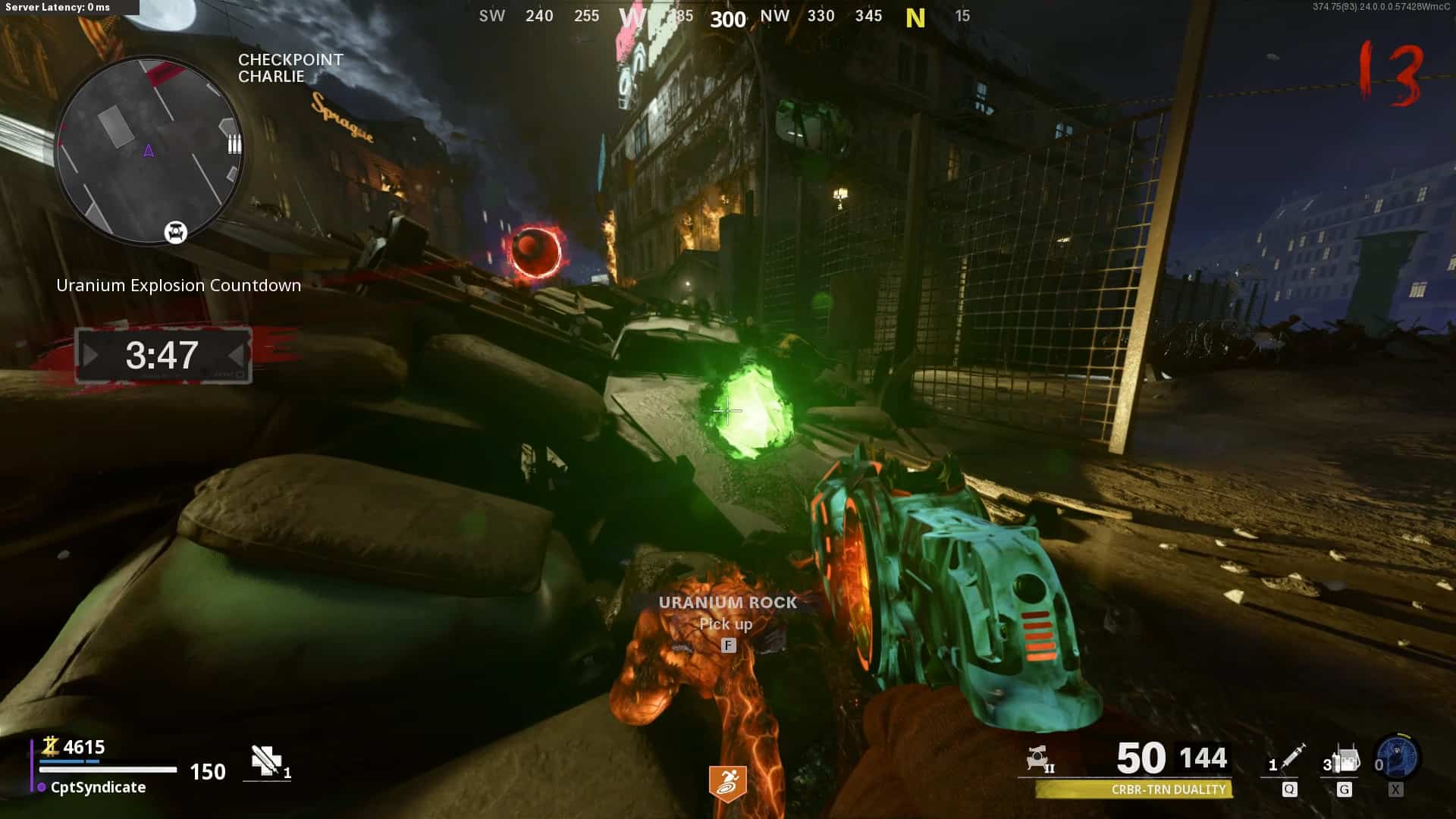This screenshot has height=819, width=1456.
Task: Activate the blue field upgrade icon
Action: click(1398, 758)
